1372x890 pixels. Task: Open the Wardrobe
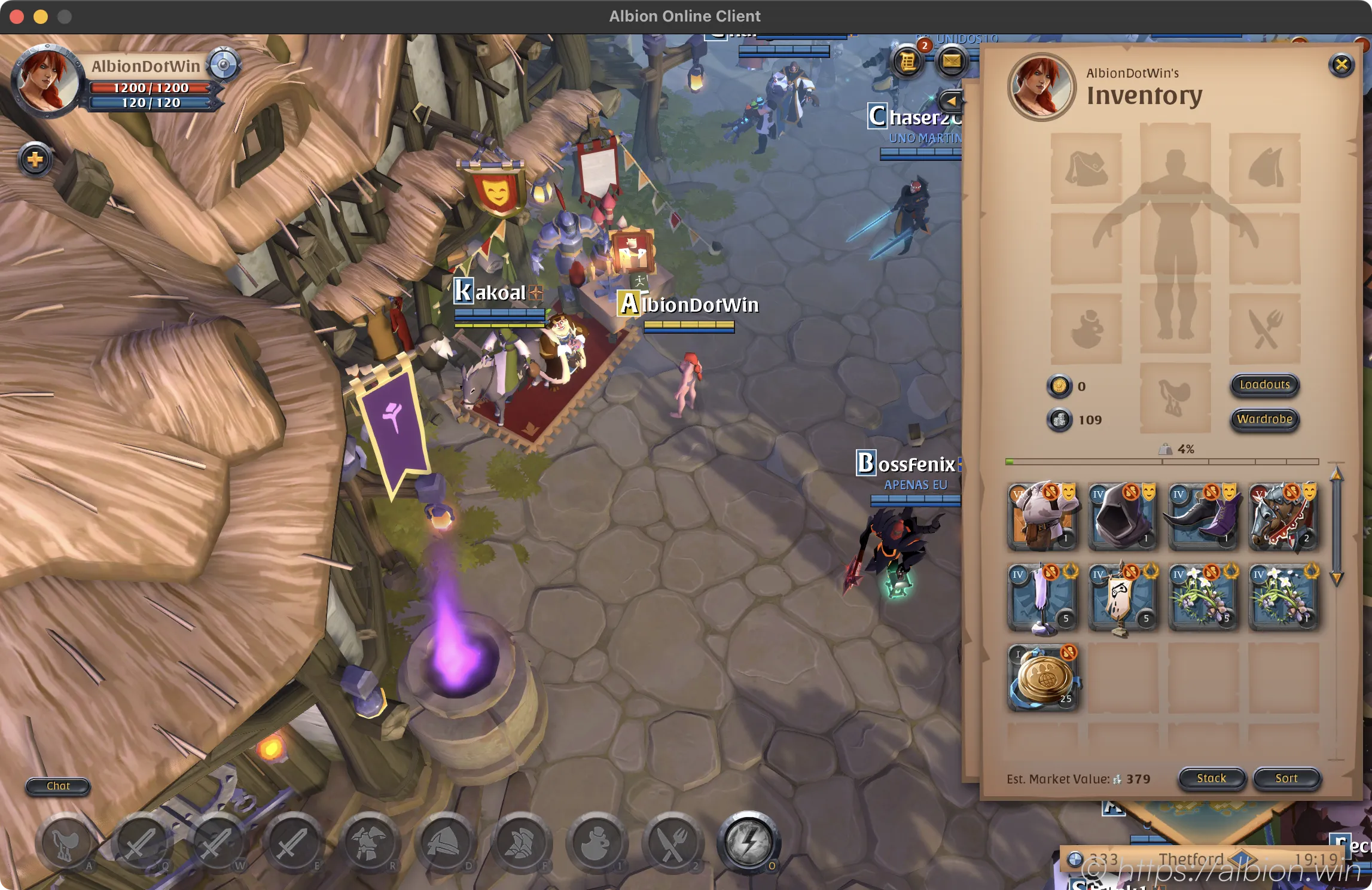(x=1264, y=419)
